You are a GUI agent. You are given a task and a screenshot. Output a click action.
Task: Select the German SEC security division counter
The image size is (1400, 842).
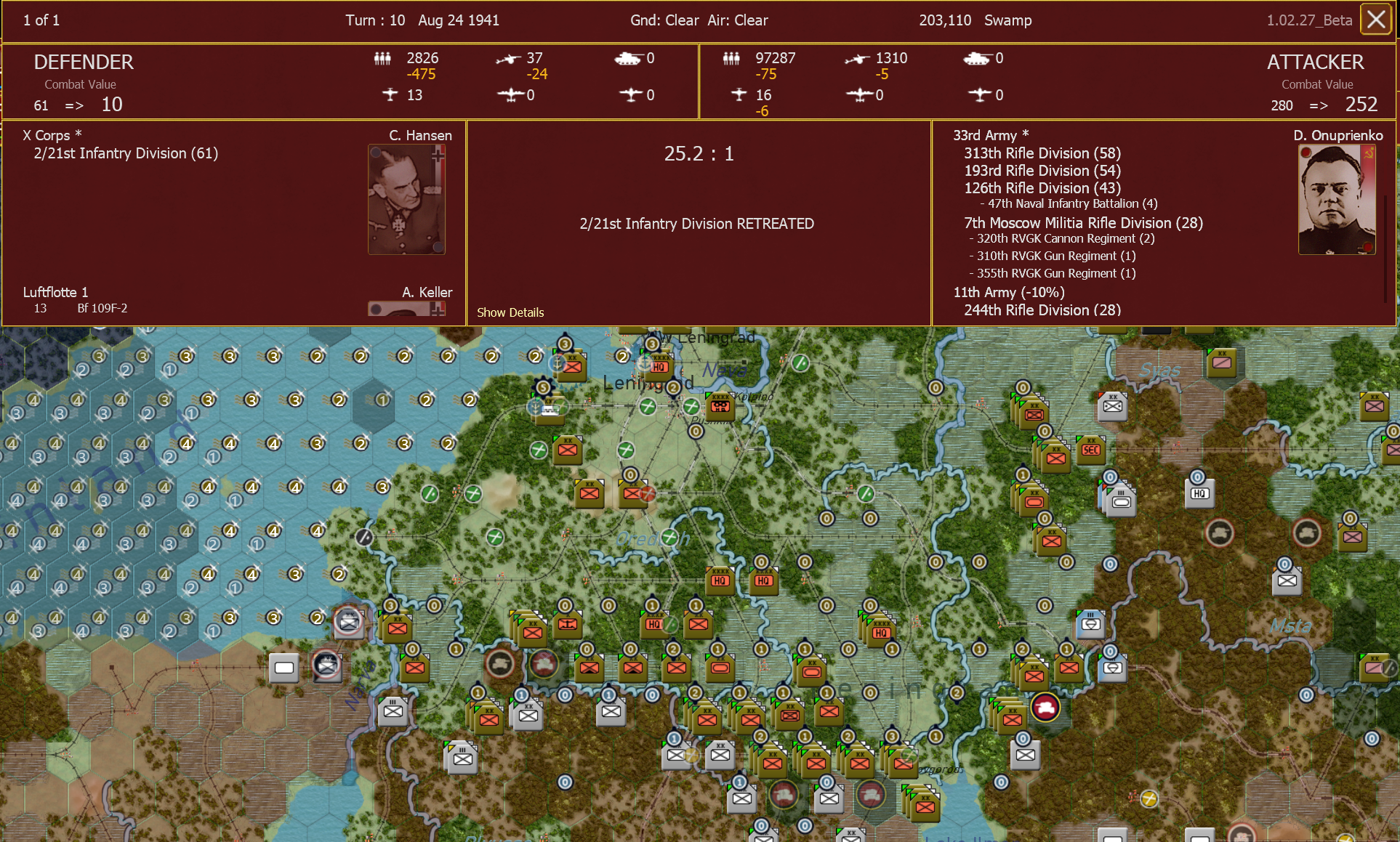click(1090, 450)
